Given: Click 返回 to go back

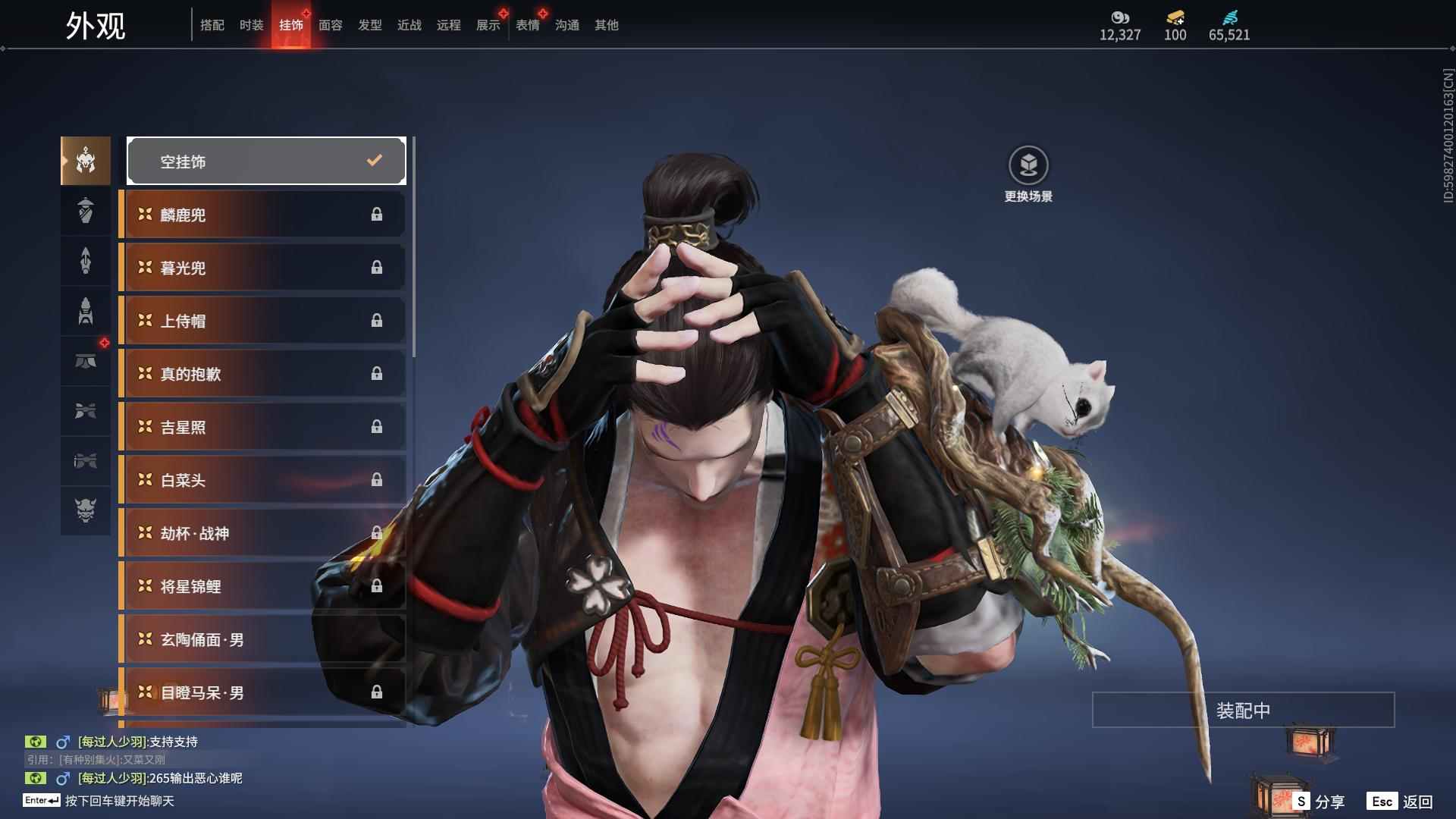Looking at the screenshot, I should tap(1401, 802).
